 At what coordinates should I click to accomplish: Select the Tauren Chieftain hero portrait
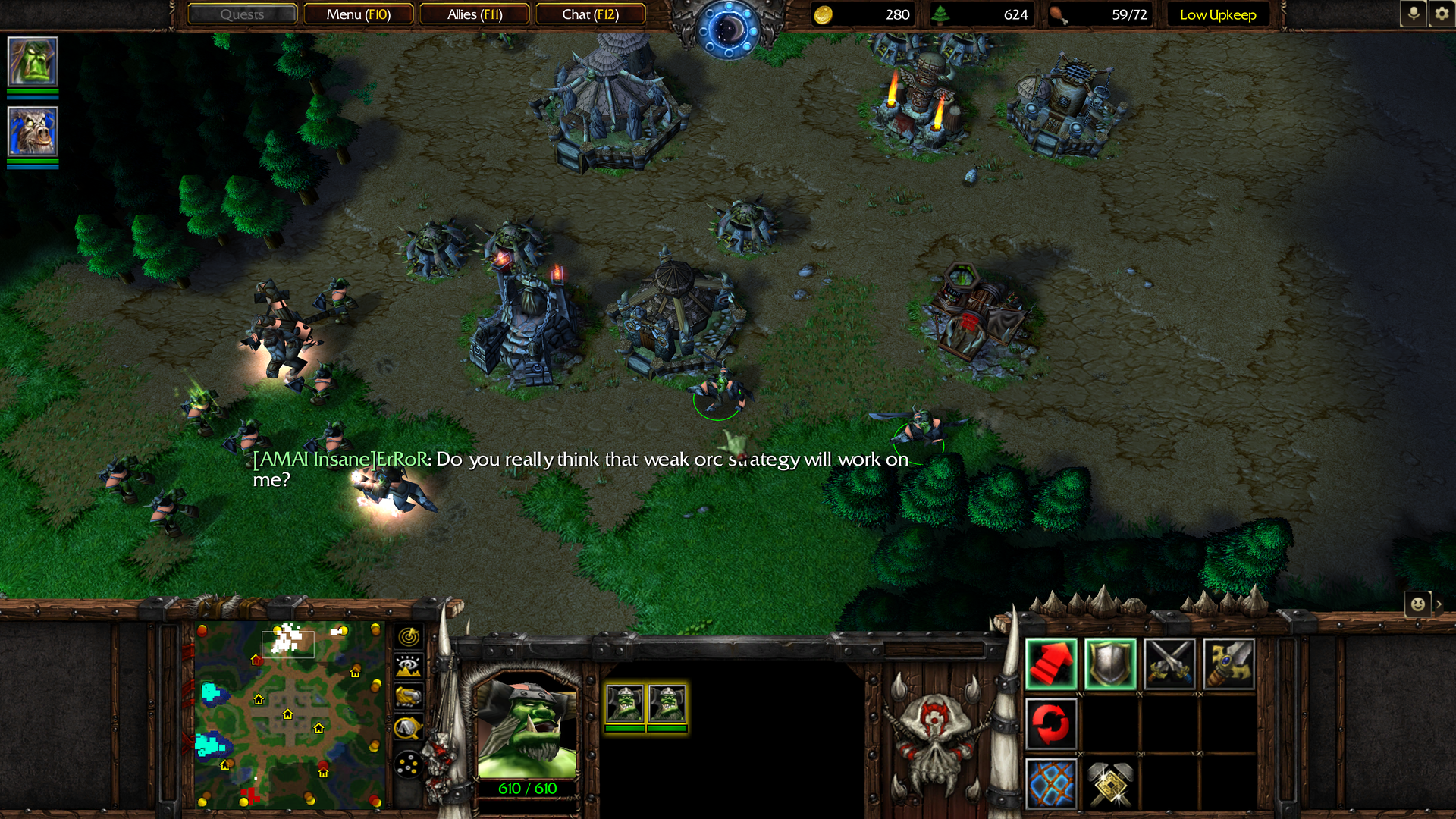pos(33,131)
